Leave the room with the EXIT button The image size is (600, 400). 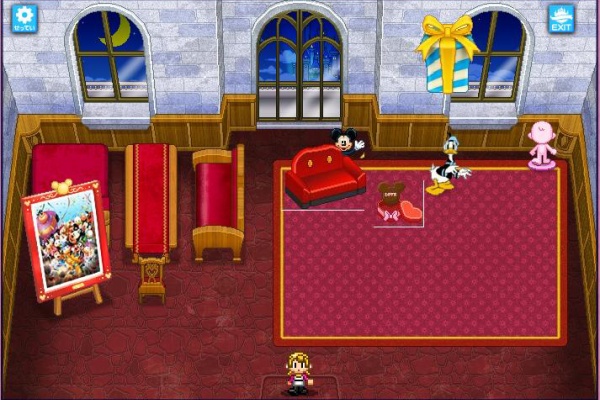561,18
